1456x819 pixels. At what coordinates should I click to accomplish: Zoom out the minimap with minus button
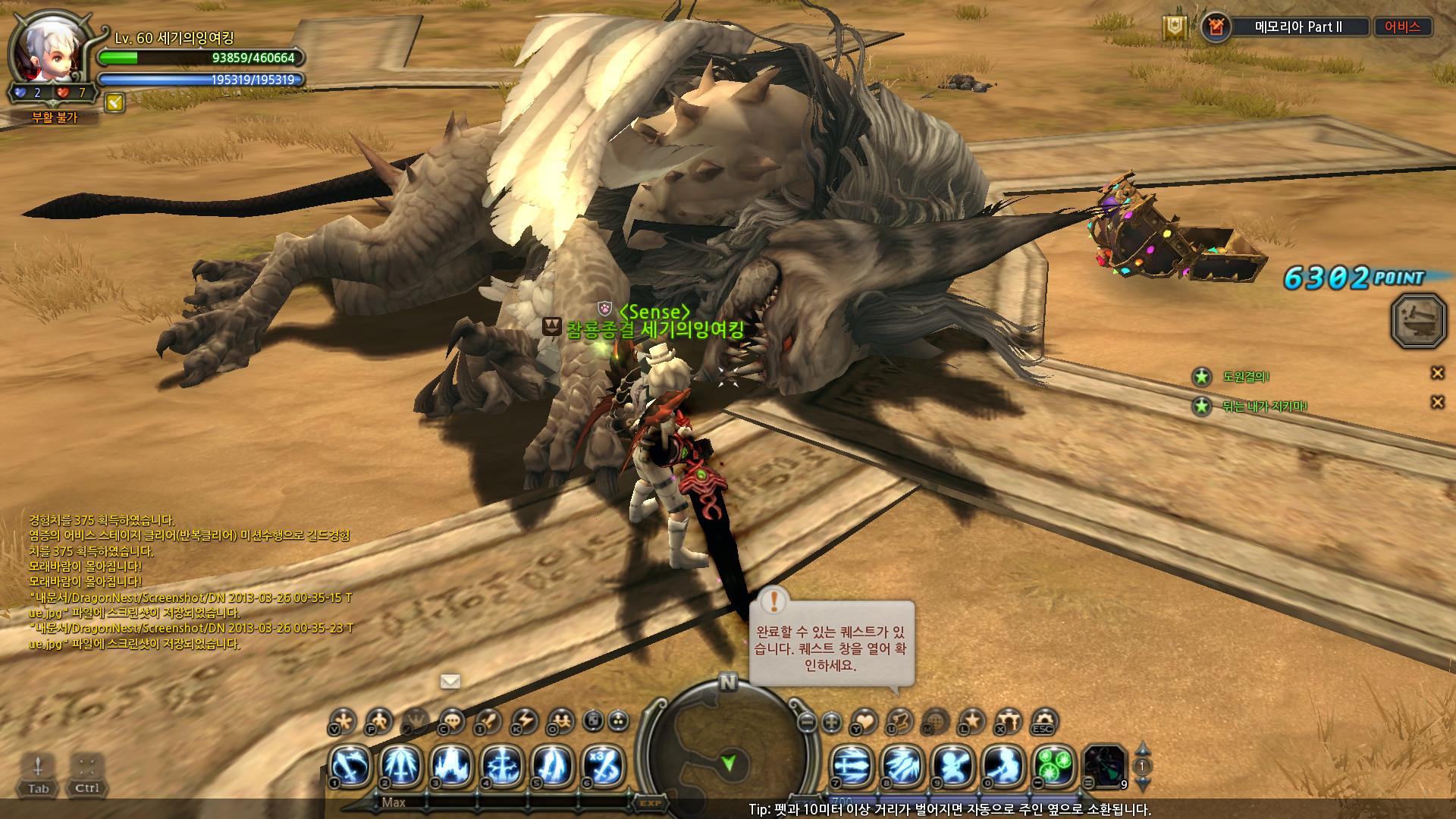pos(808,722)
